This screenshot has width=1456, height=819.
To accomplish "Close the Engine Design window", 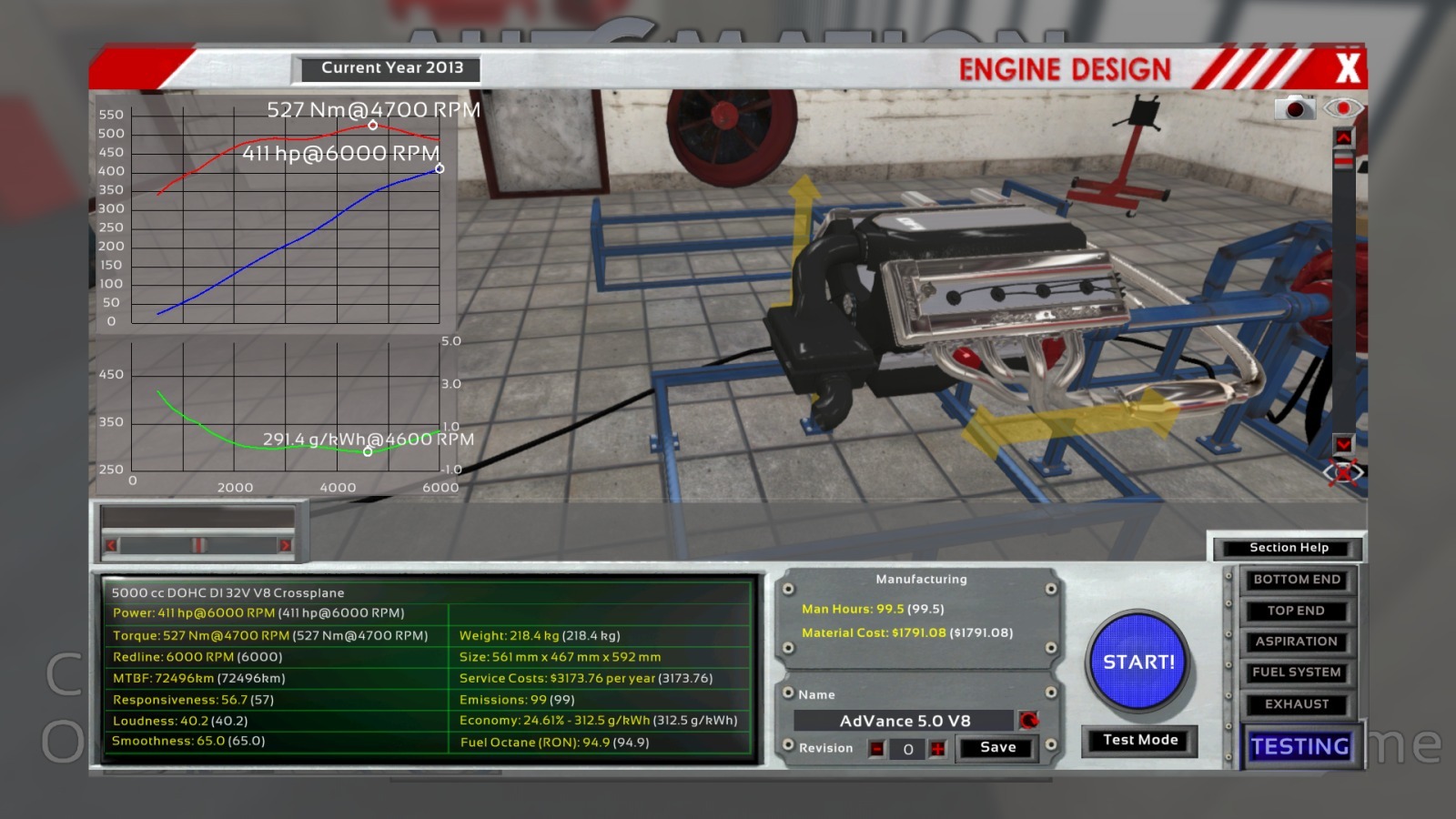I will pos(1347,68).
